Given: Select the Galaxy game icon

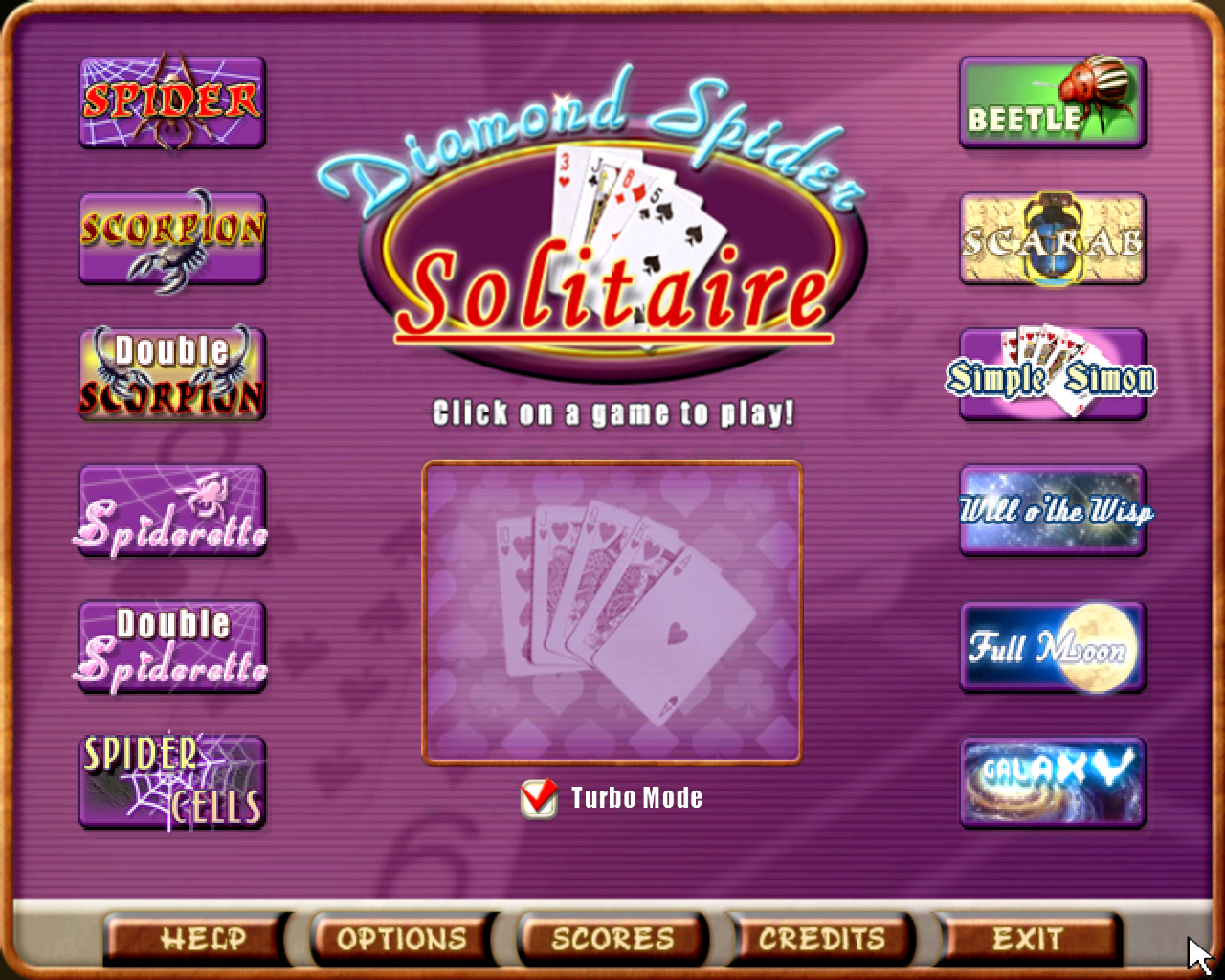Looking at the screenshot, I should tap(1051, 783).
